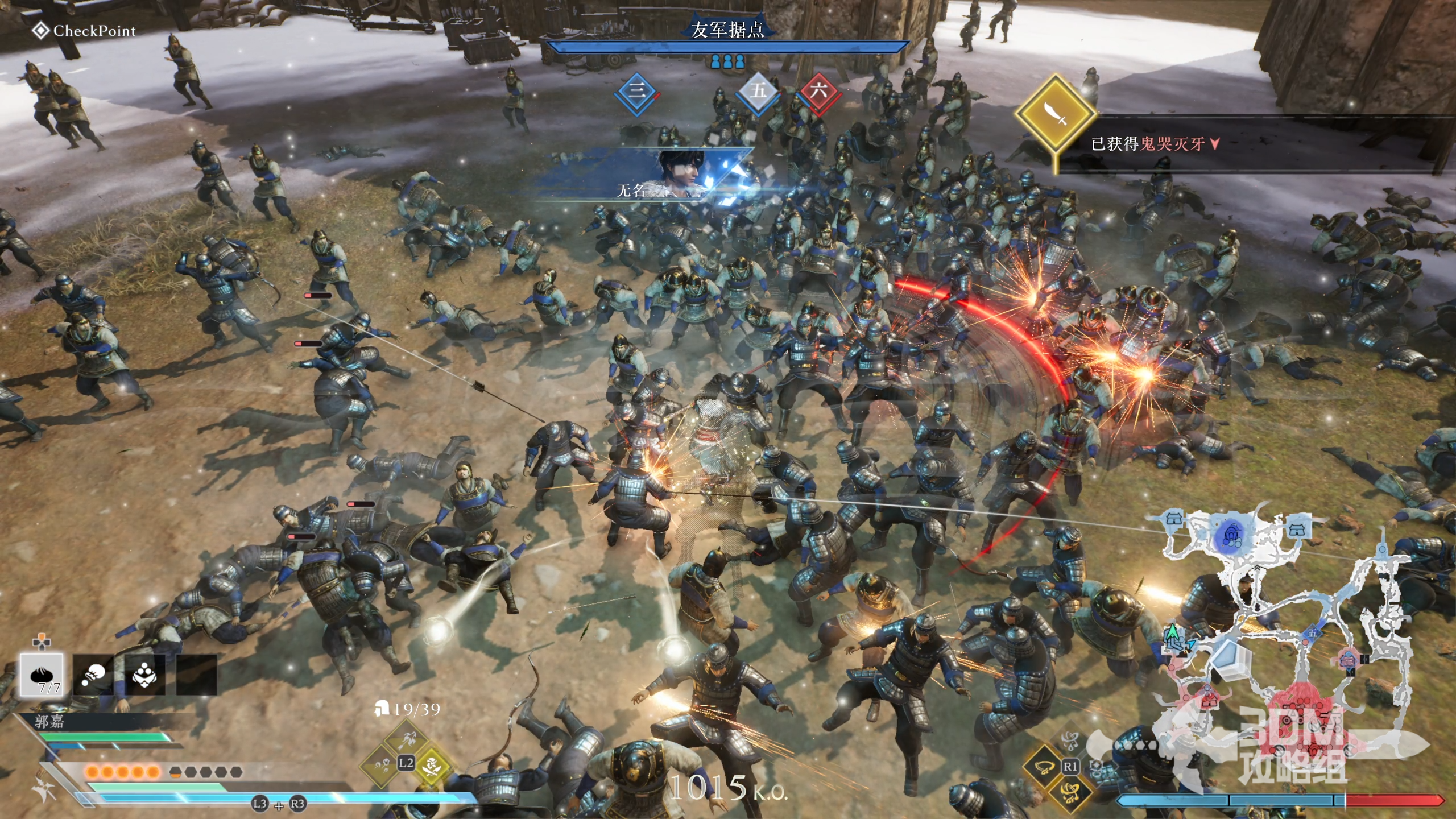Activate the arrow volley tactic diamond
This screenshot has width=1456, height=819.
406,739
